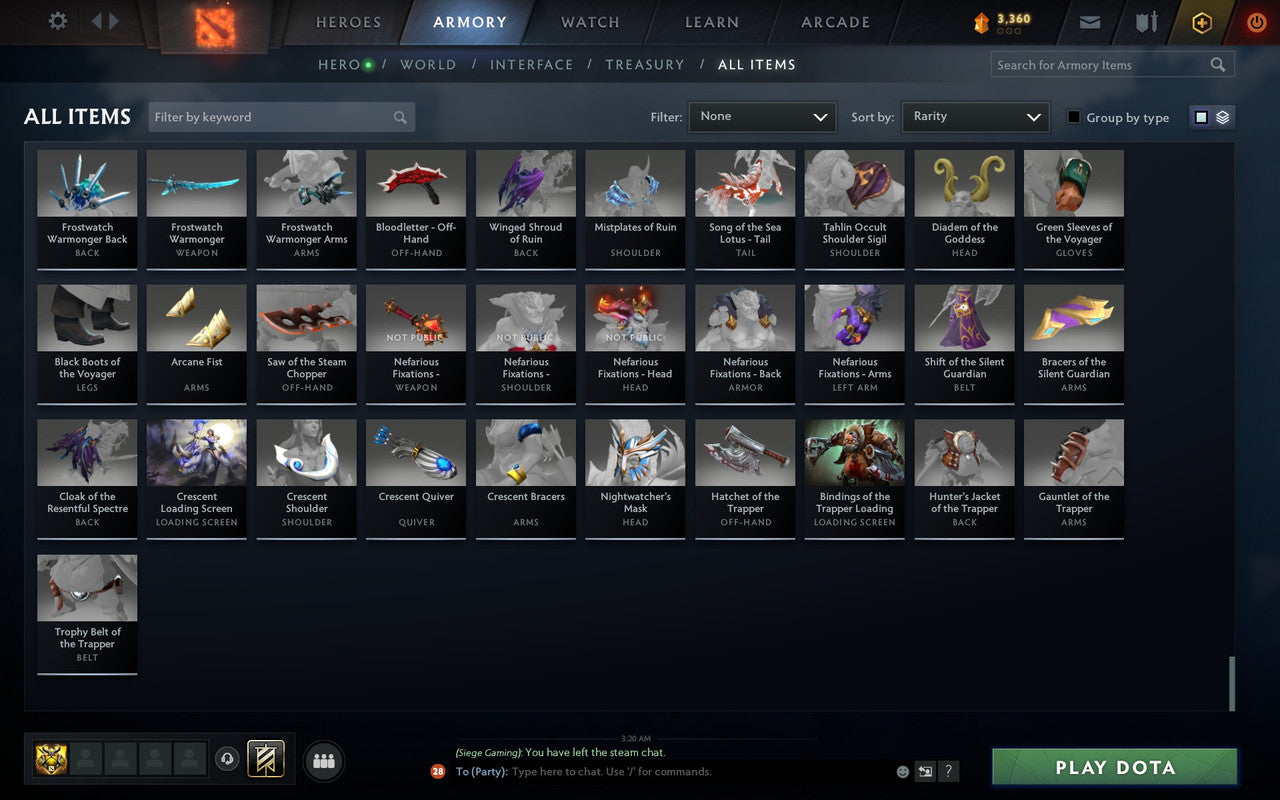Open the Filter dropdown showing None
This screenshot has width=1280, height=800.
762,117
